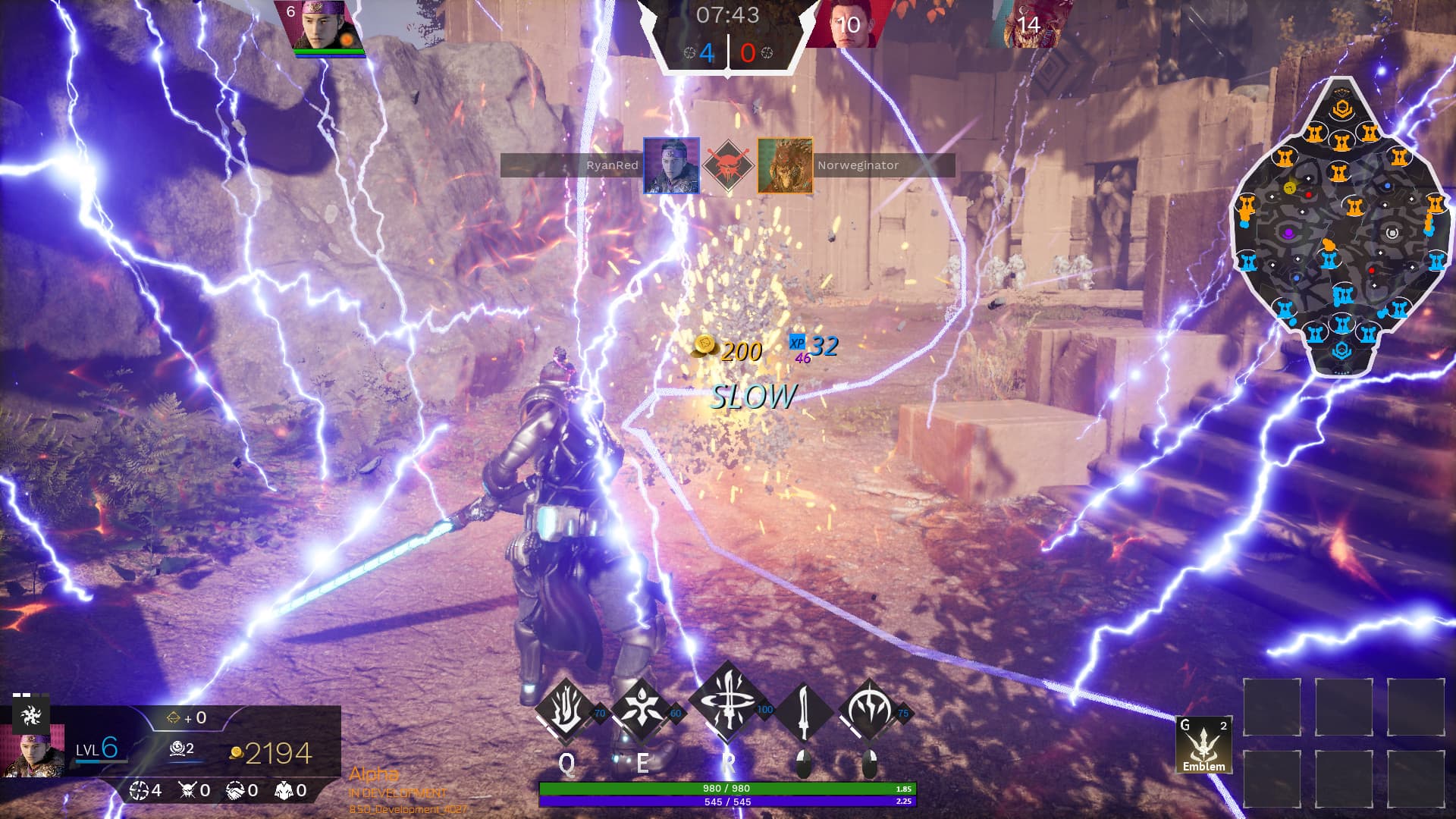Open the gold coin balance of 2194
Viewport: 1456px width, 819px height.
[x=271, y=753]
